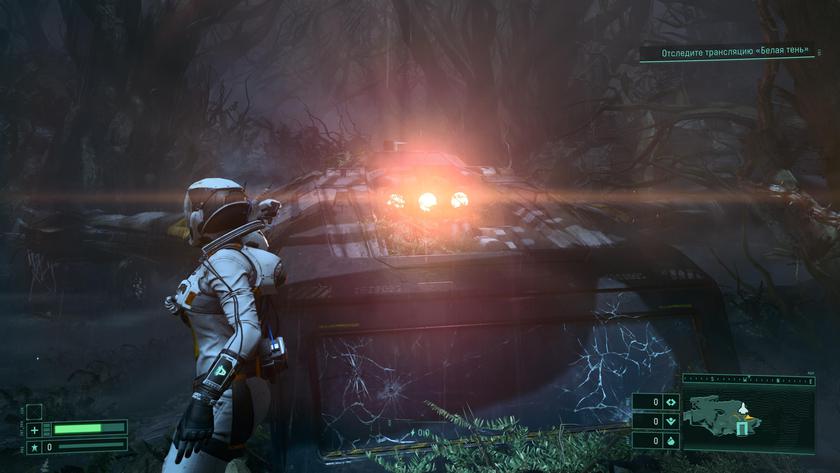Click the empty square slot above health
This screenshot has height=473, width=840.
pos(34,411)
